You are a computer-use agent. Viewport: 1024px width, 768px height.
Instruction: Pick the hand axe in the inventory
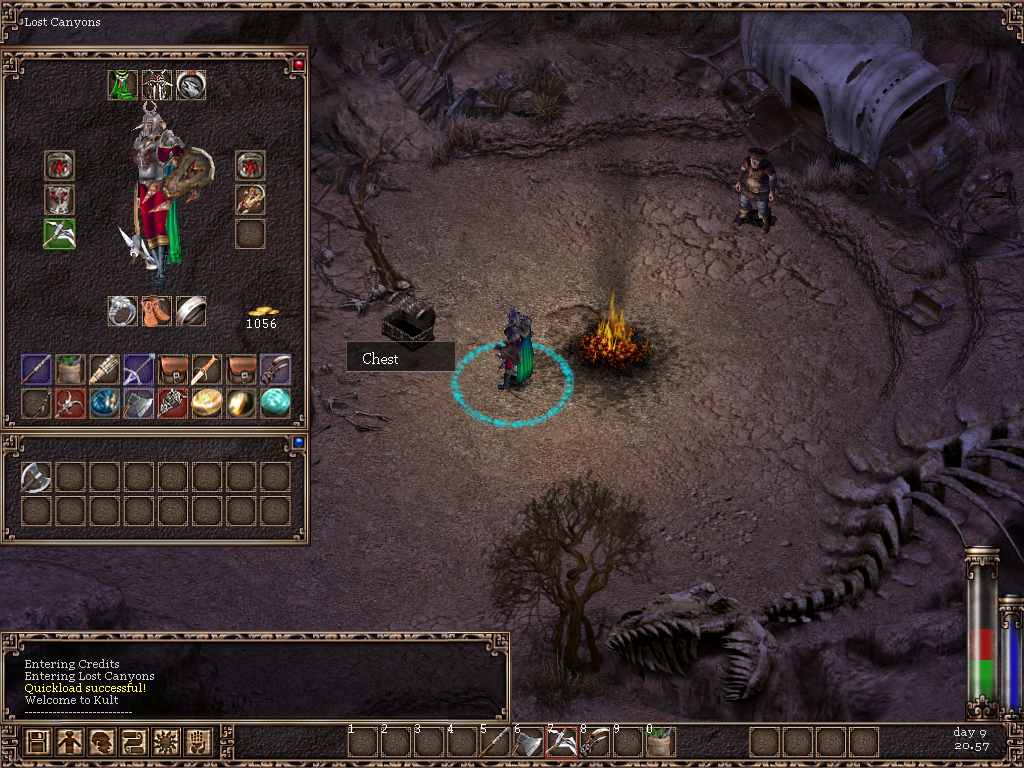(x=138, y=402)
